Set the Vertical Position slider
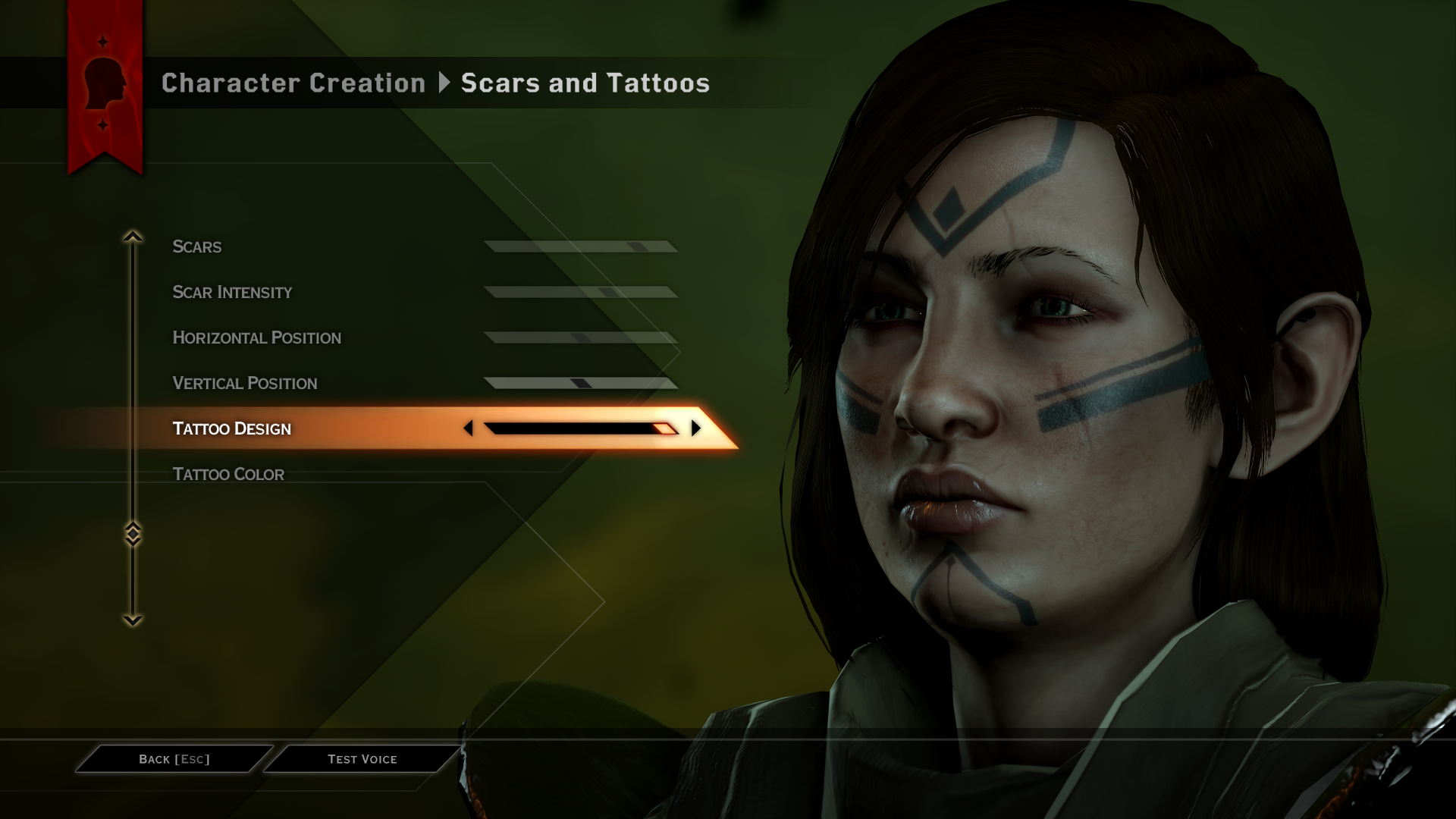Screen dimensions: 1456x819 coord(581,383)
